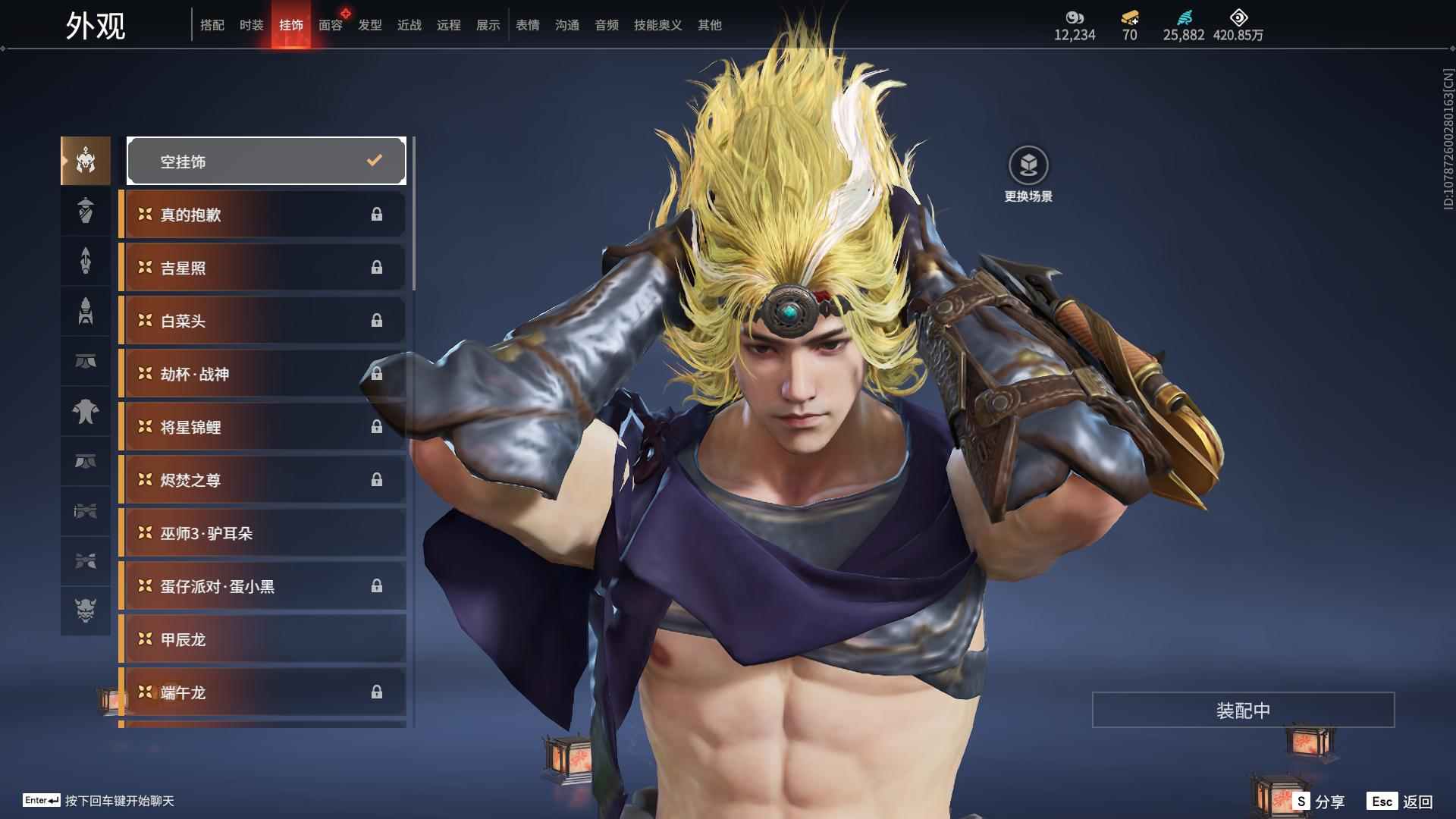Open the 发型 hairstyle tab

[x=369, y=25]
